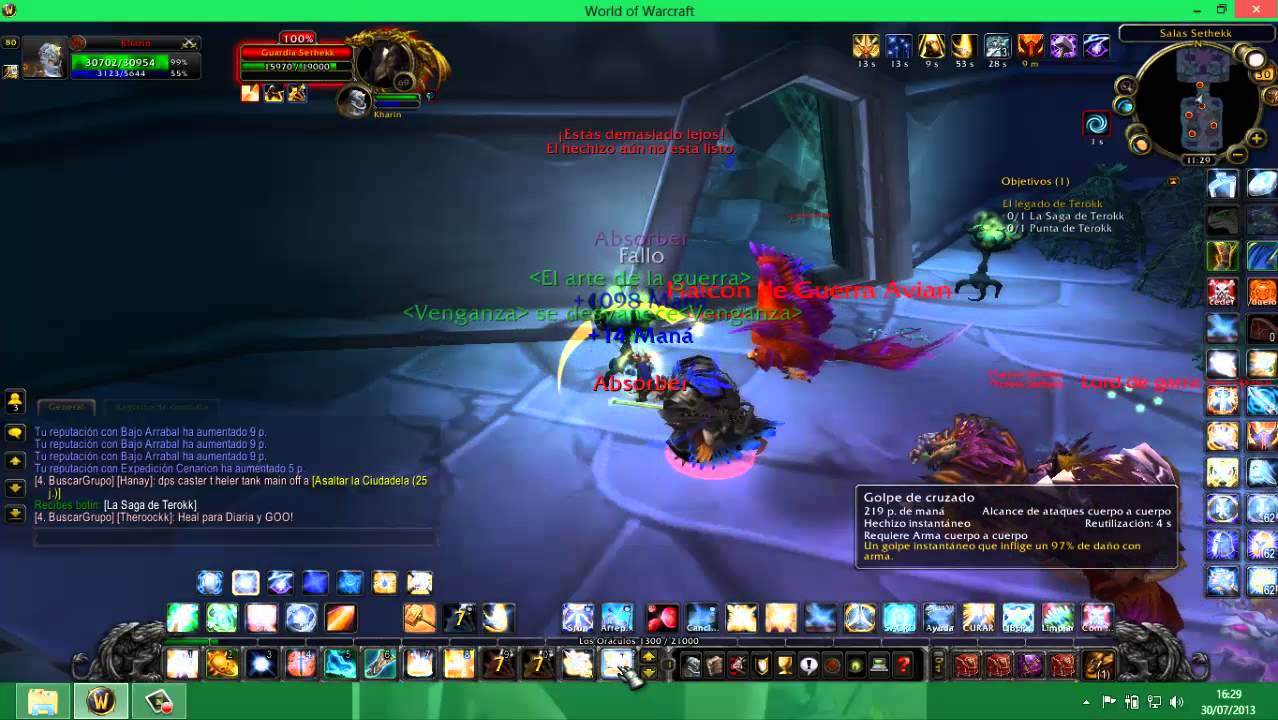Switch to the General chat tab

coord(66,407)
